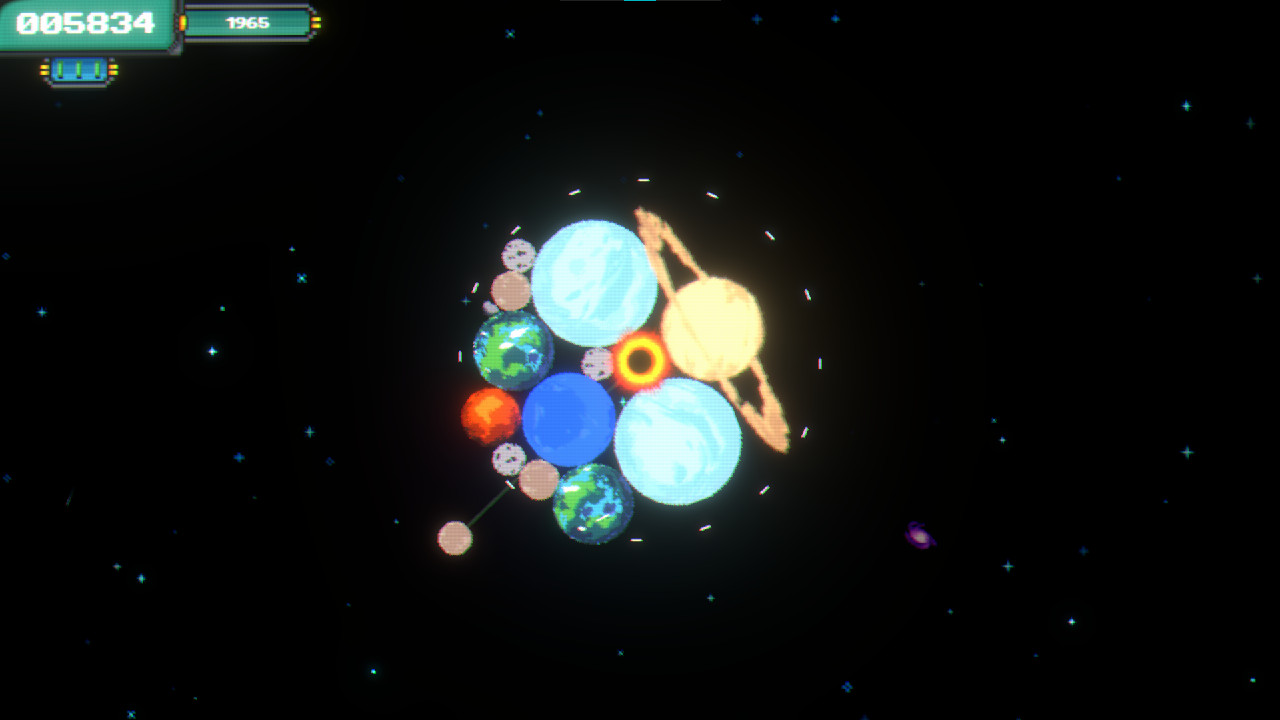Screen dimensions: 1280x720
Task: Click the blue battery indicator below the score
Action: click(78, 68)
